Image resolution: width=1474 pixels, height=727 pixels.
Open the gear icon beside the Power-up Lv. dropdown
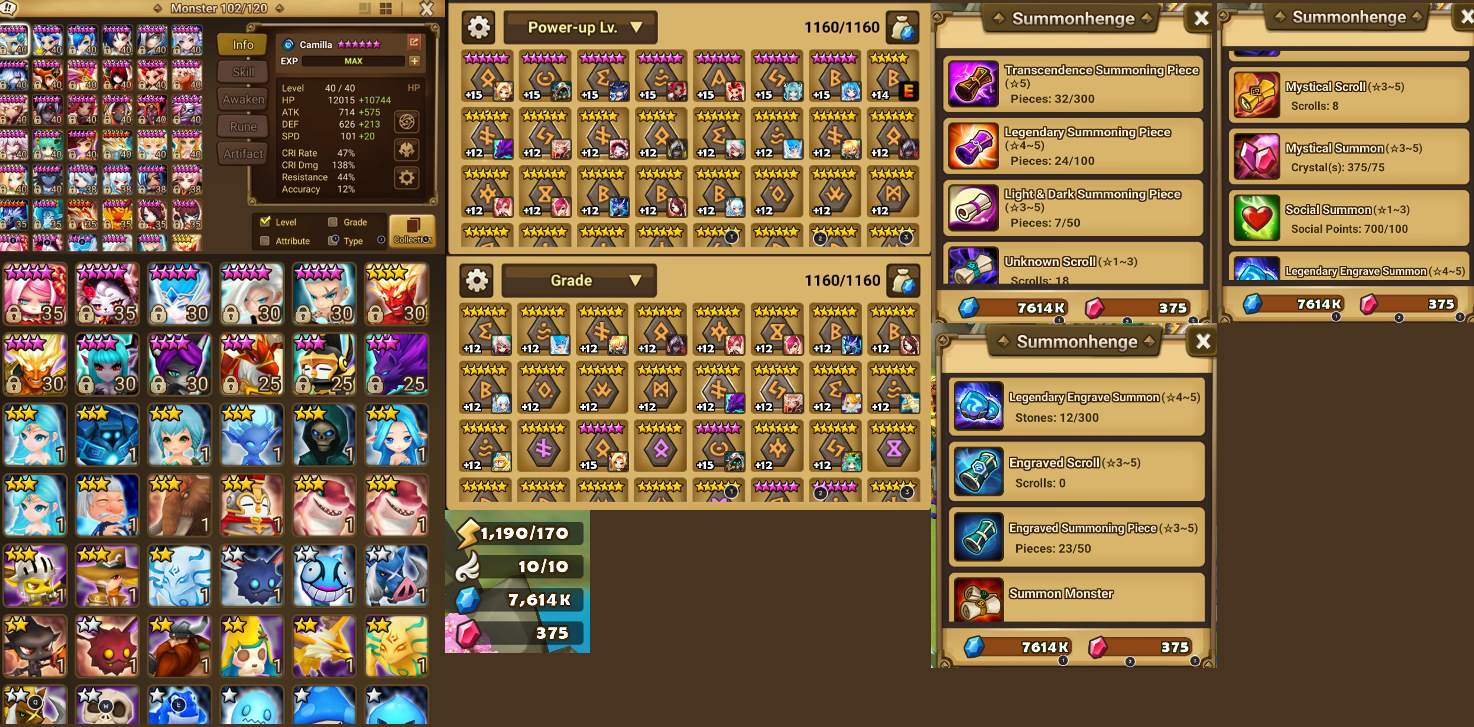[478, 27]
